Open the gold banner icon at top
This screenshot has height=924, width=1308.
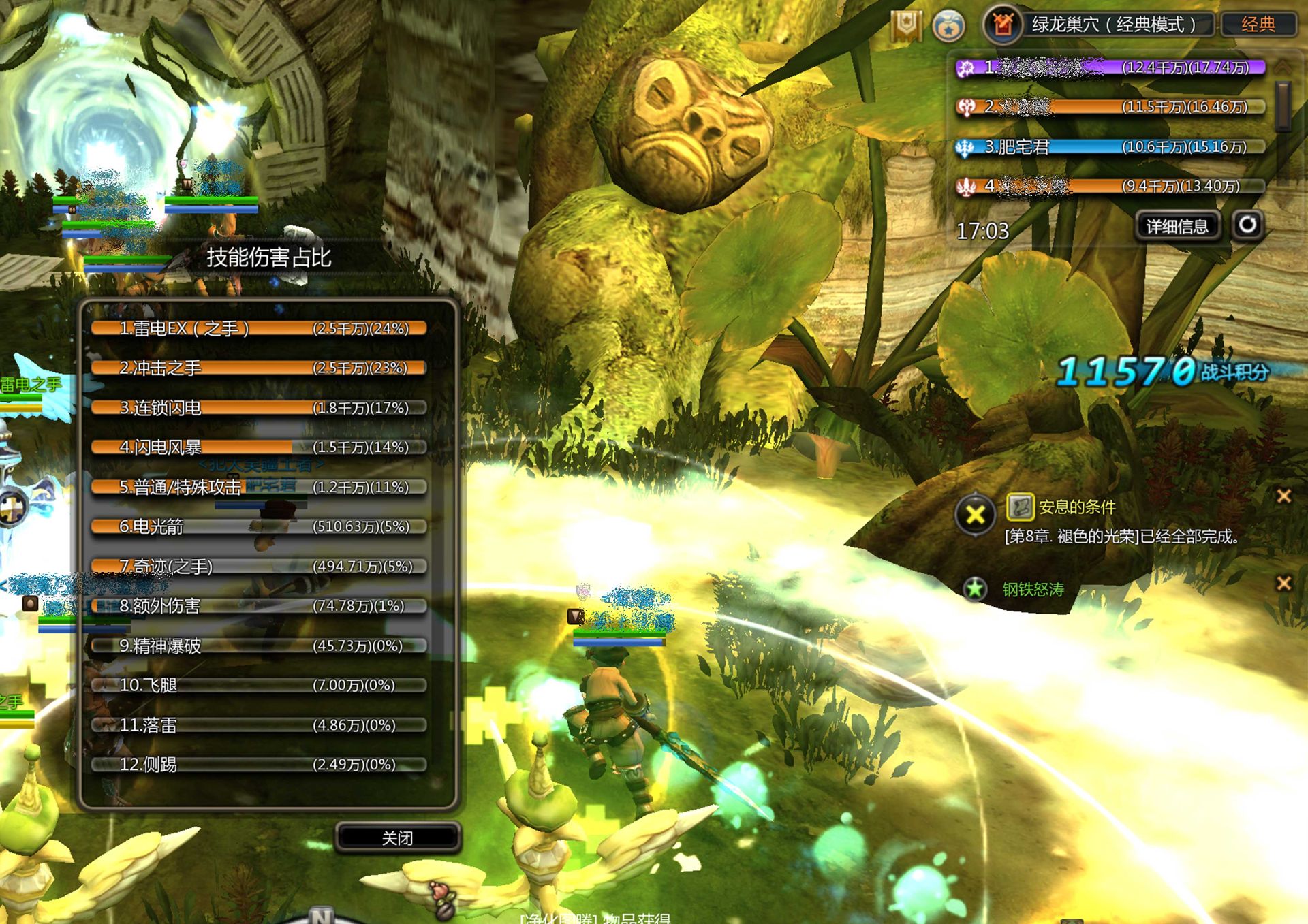pyautogui.click(x=906, y=26)
